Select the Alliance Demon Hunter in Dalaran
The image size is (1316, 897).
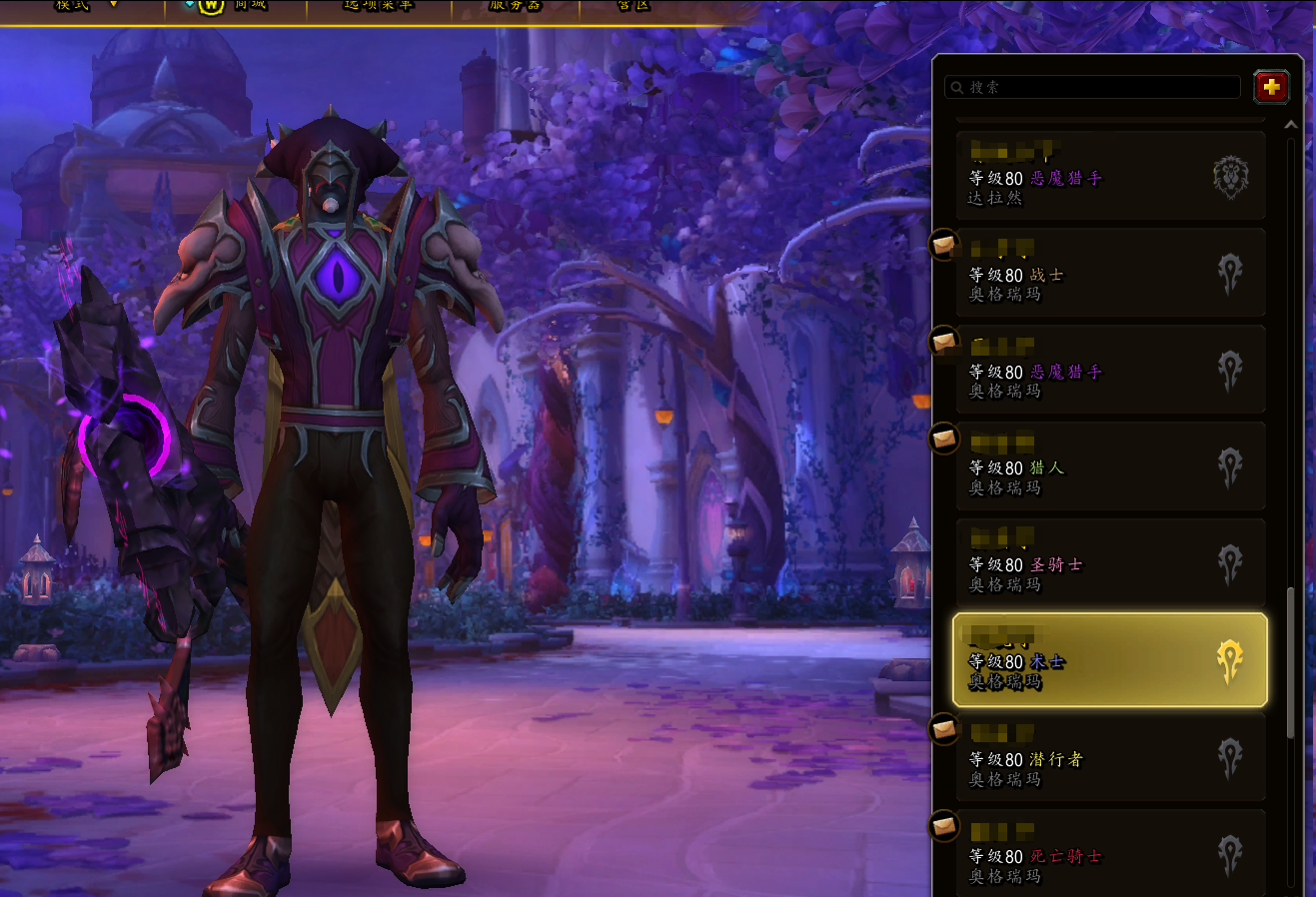[1109, 176]
